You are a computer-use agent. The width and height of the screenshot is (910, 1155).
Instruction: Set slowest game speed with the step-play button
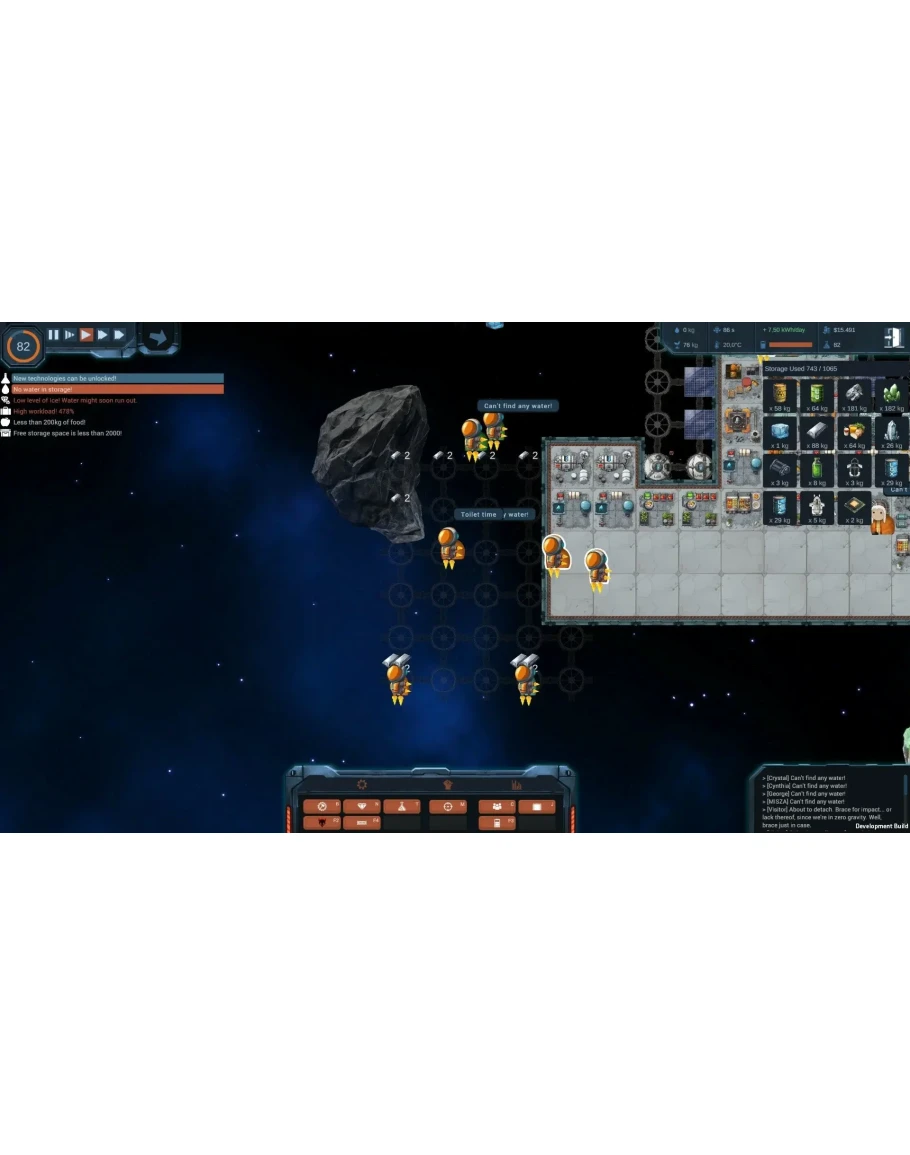click(70, 335)
